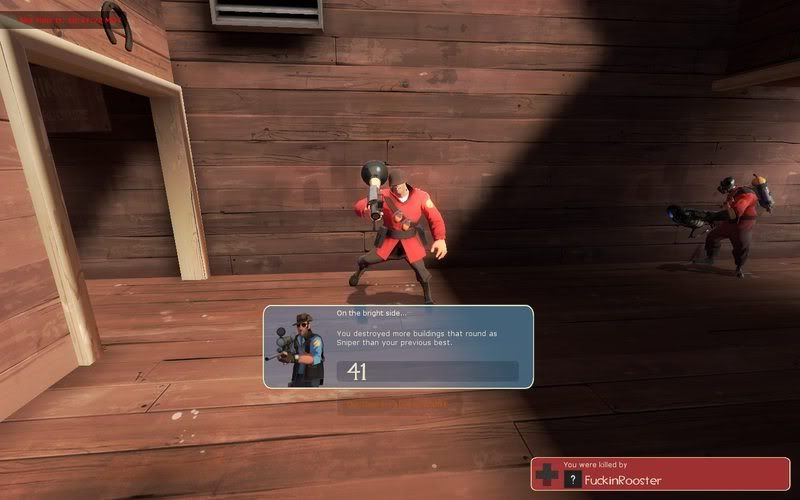This screenshot has height=500, width=800.
Task: Select the "You were killed by" panel
Action: pos(660,473)
